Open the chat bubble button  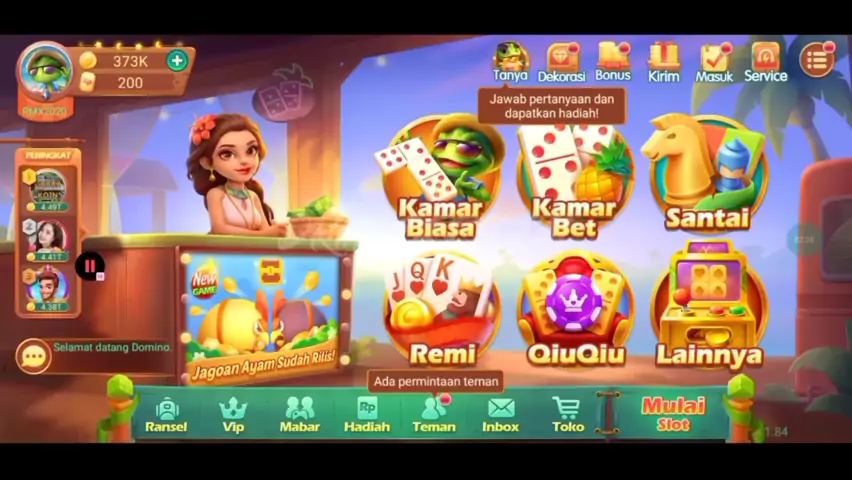coord(33,356)
